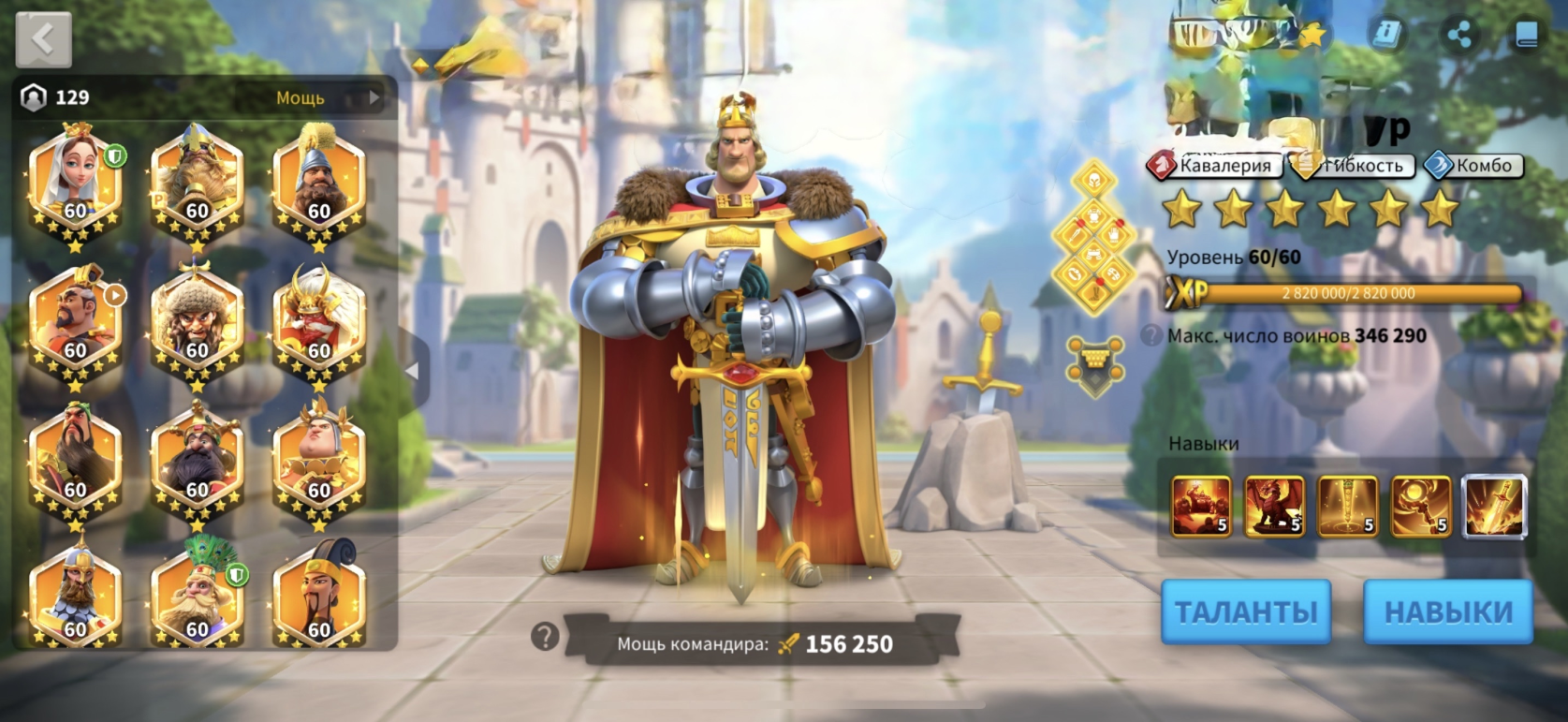Screen dimensions: 1568x722
Task: View the red dragon skill icon
Action: (1274, 507)
